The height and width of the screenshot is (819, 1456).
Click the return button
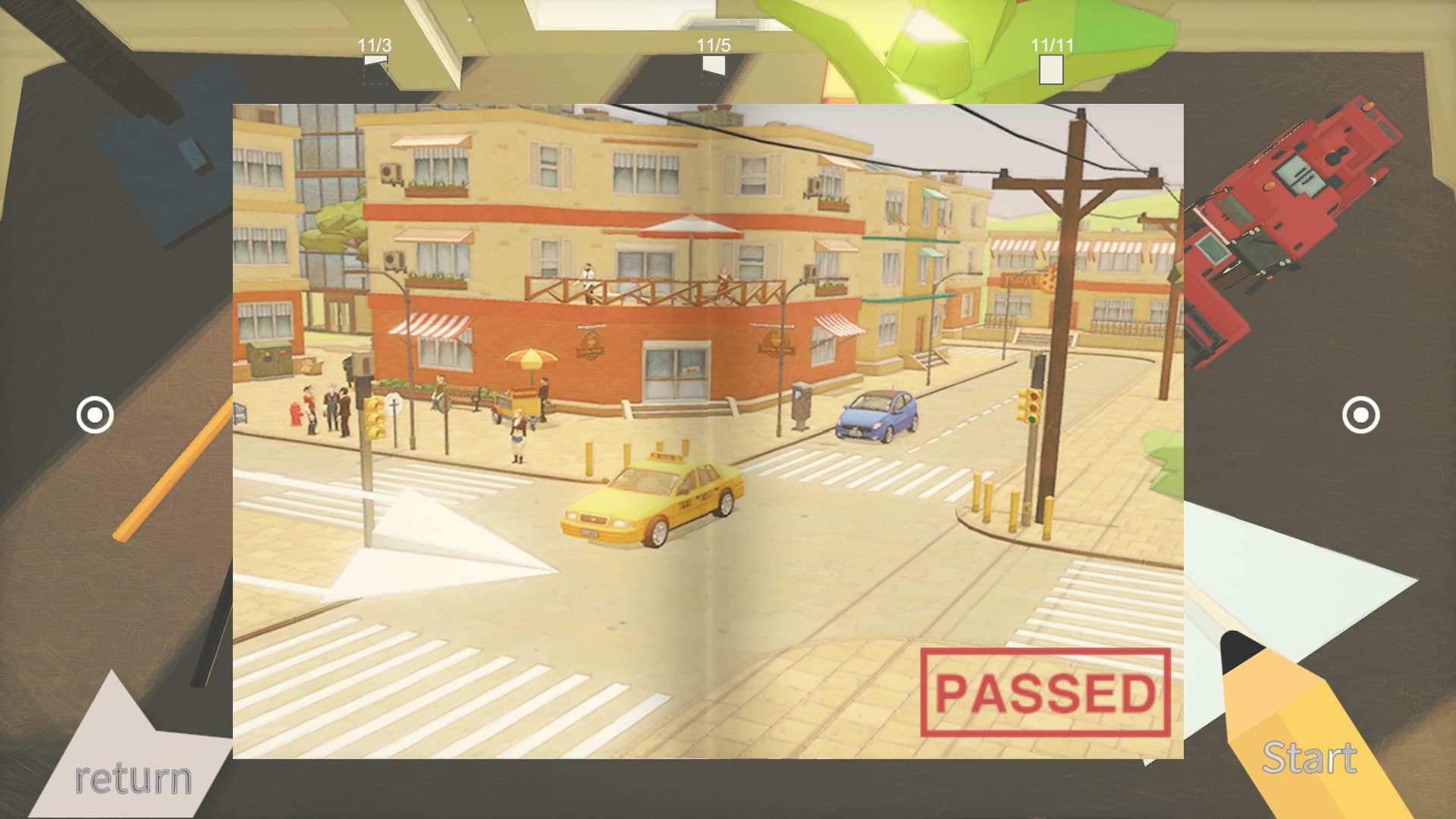click(x=135, y=775)
